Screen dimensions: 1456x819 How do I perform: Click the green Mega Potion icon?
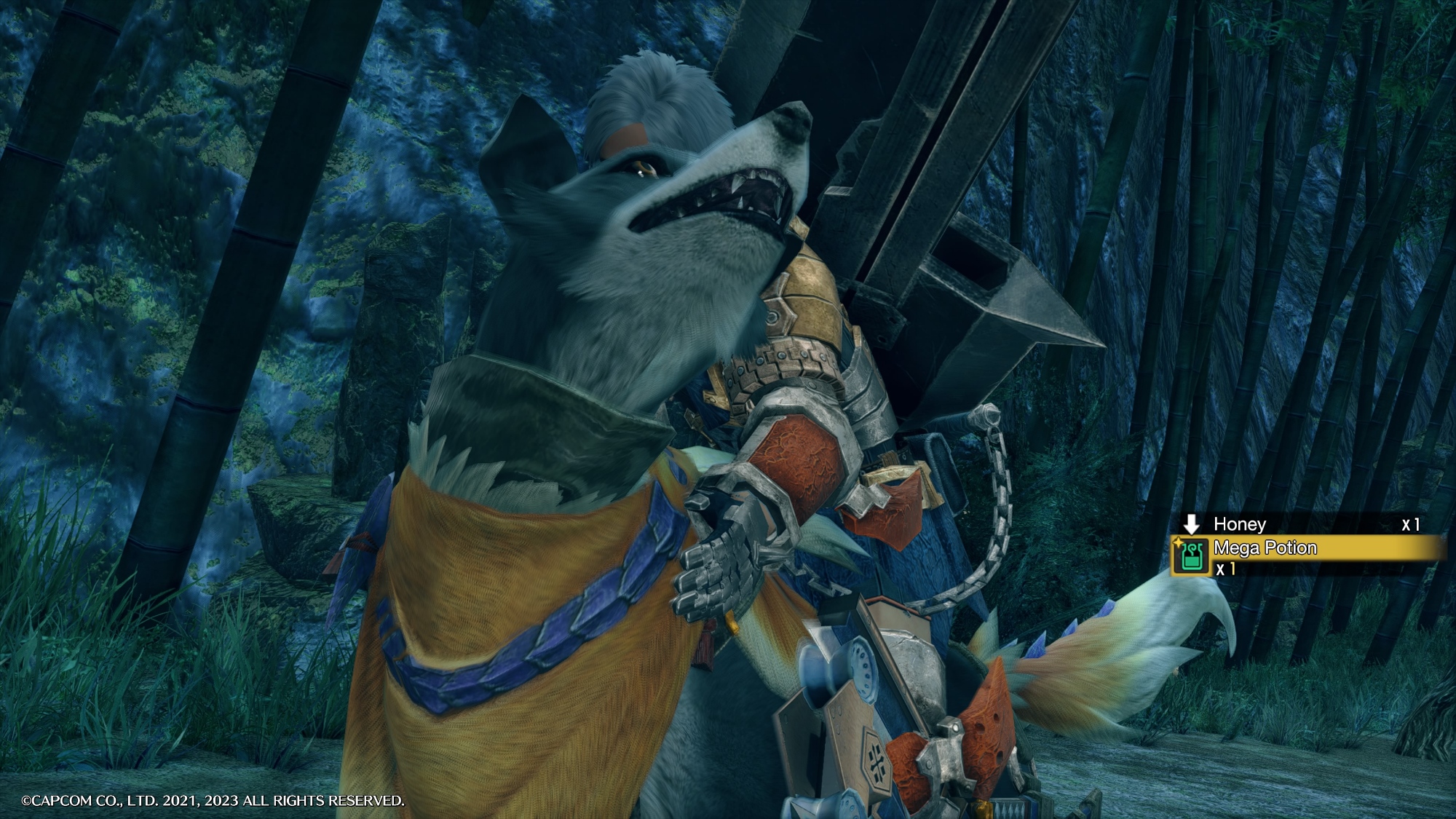click(x=1189, y=557)
